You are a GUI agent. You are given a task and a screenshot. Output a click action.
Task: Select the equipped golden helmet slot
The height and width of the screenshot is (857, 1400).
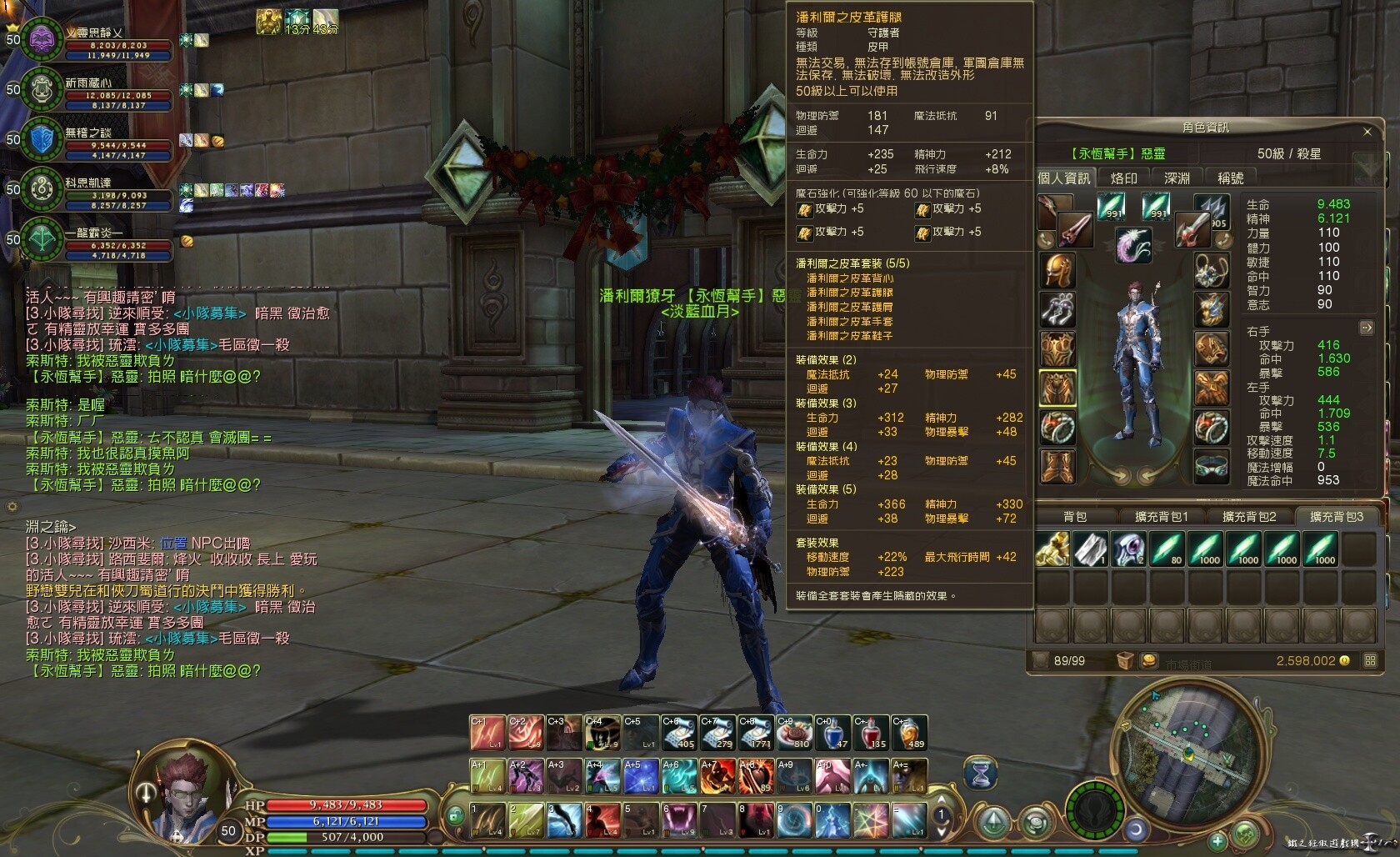pos(1057,271)
